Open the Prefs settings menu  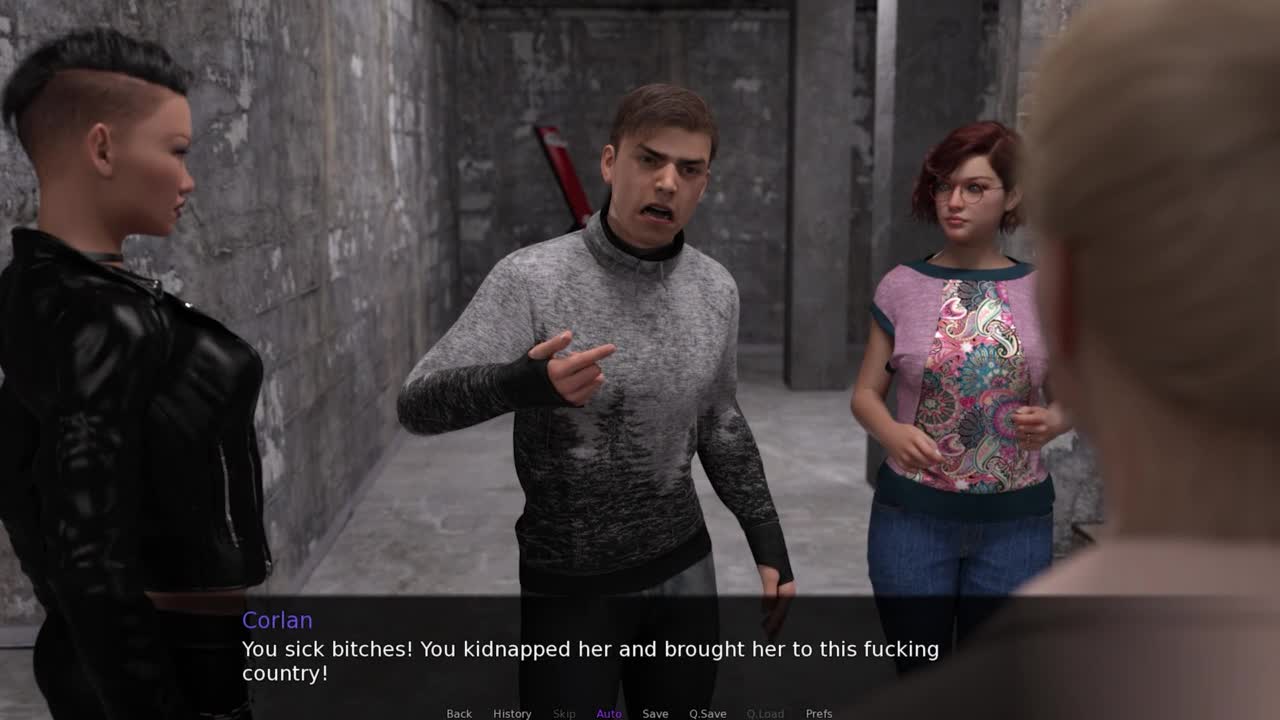click(819, 713)
